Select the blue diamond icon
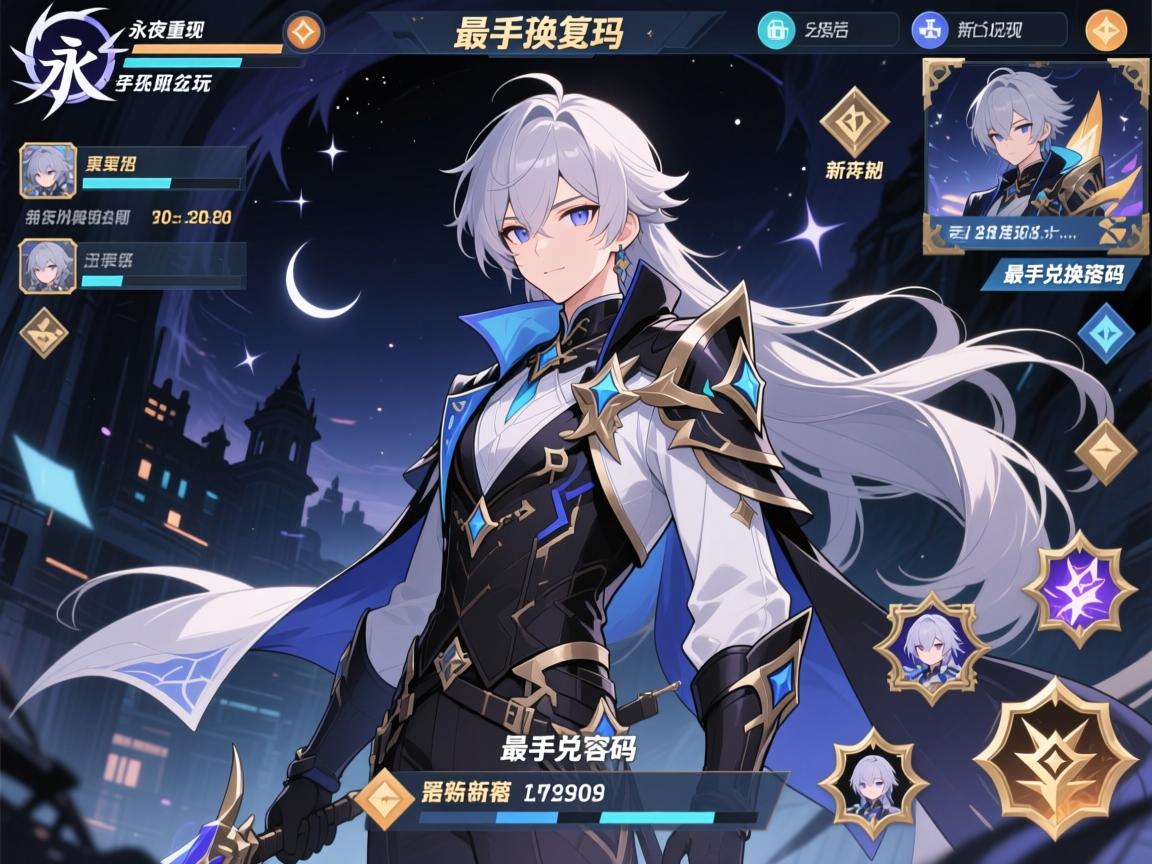1152x864 pixels. pyautogui.click(x=1105, y=332)
